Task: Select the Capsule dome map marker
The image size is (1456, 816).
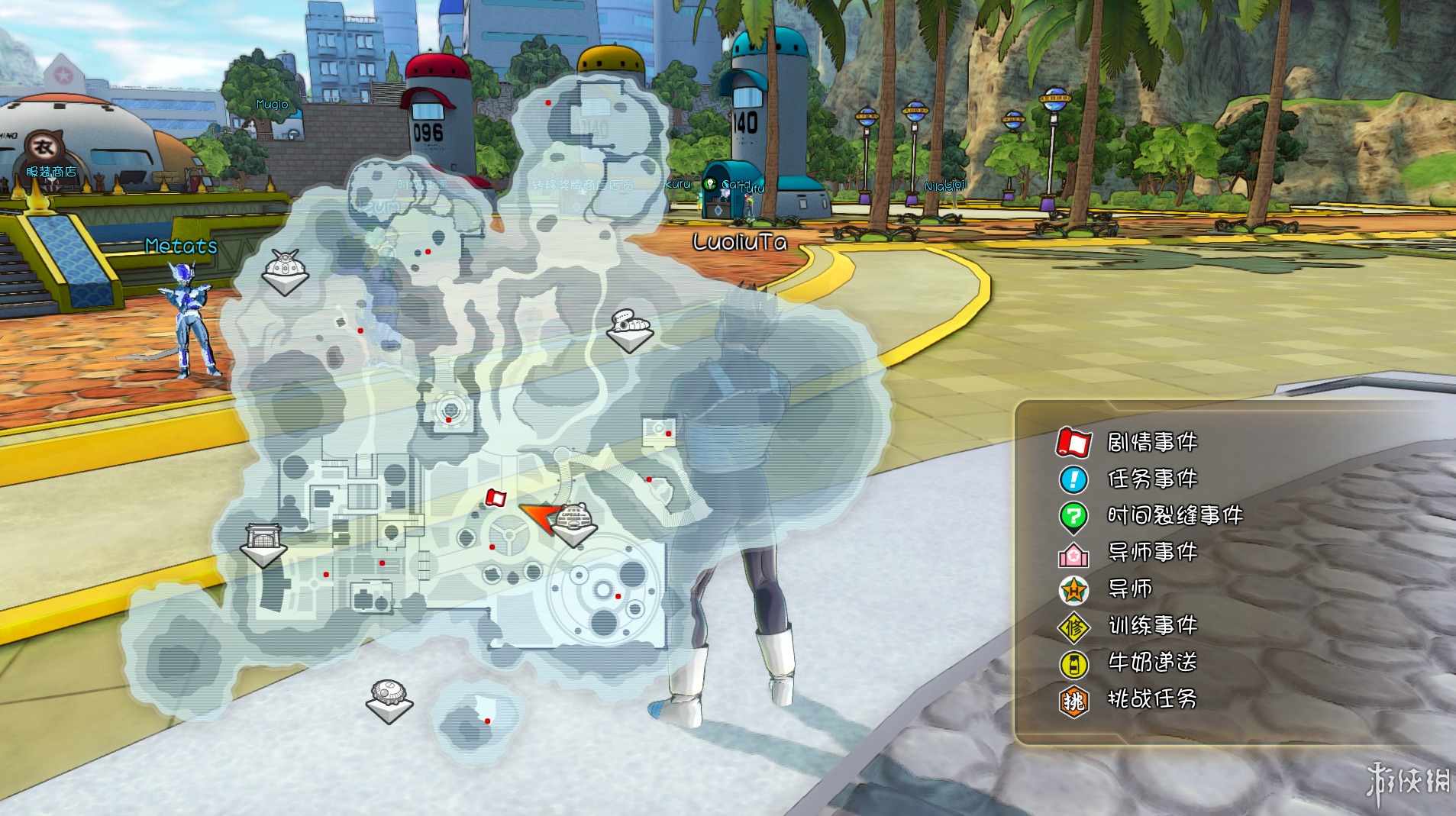Action: click(x=574, y=523)
